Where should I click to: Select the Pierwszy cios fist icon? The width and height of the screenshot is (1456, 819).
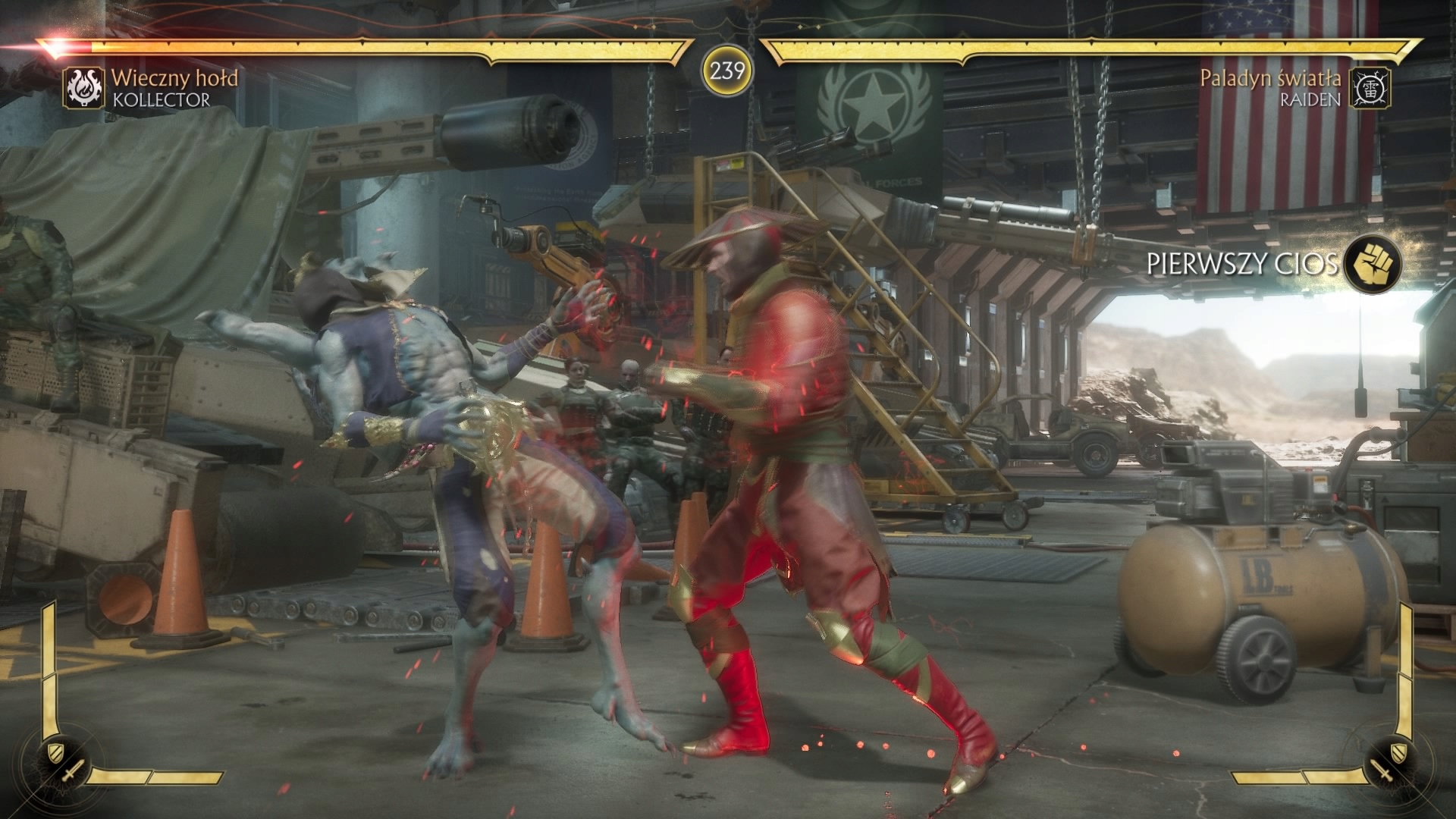click(1373, 264)
